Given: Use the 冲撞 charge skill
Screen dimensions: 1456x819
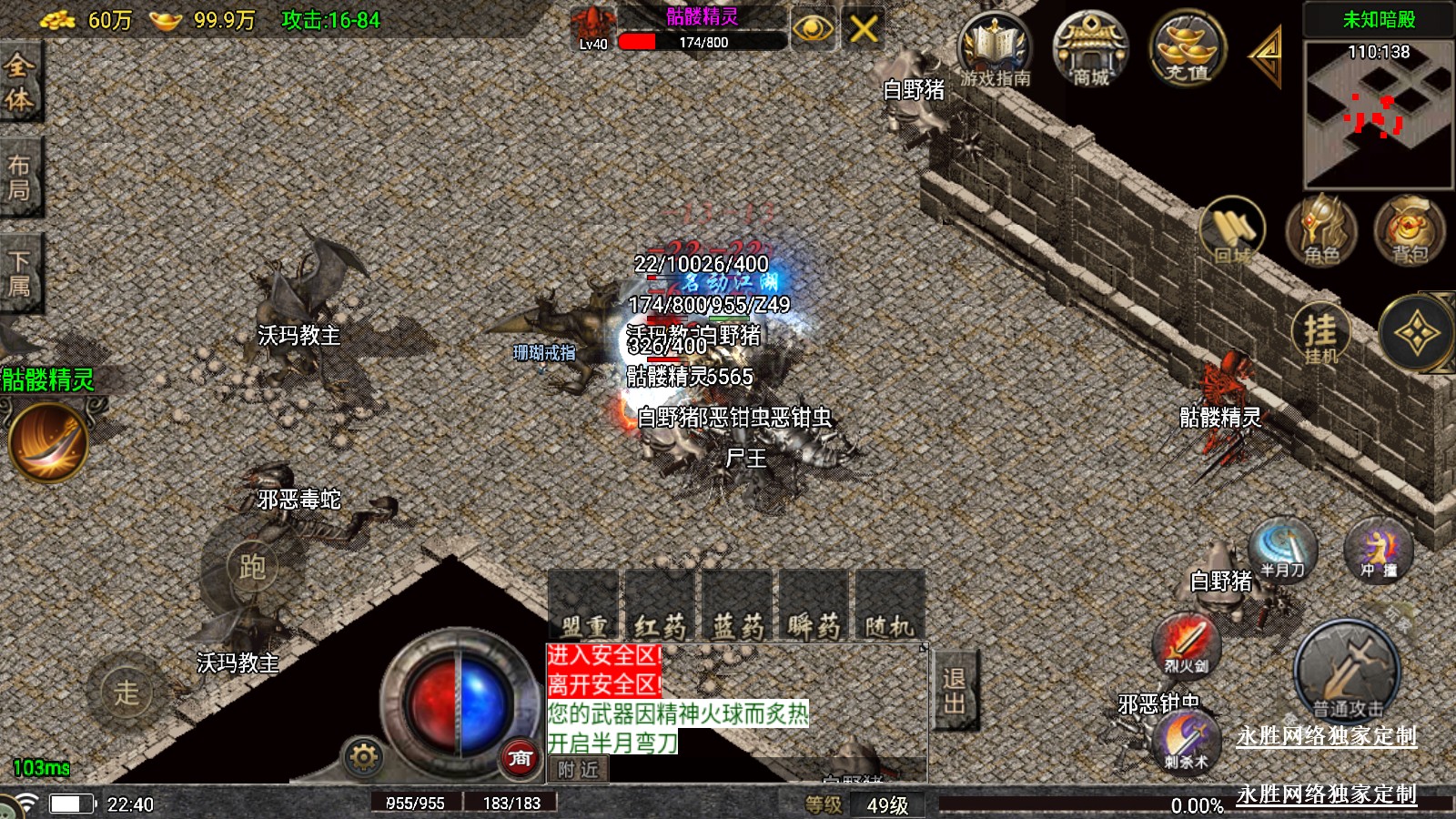Looking at the screenshot, I should point(1378,550).
